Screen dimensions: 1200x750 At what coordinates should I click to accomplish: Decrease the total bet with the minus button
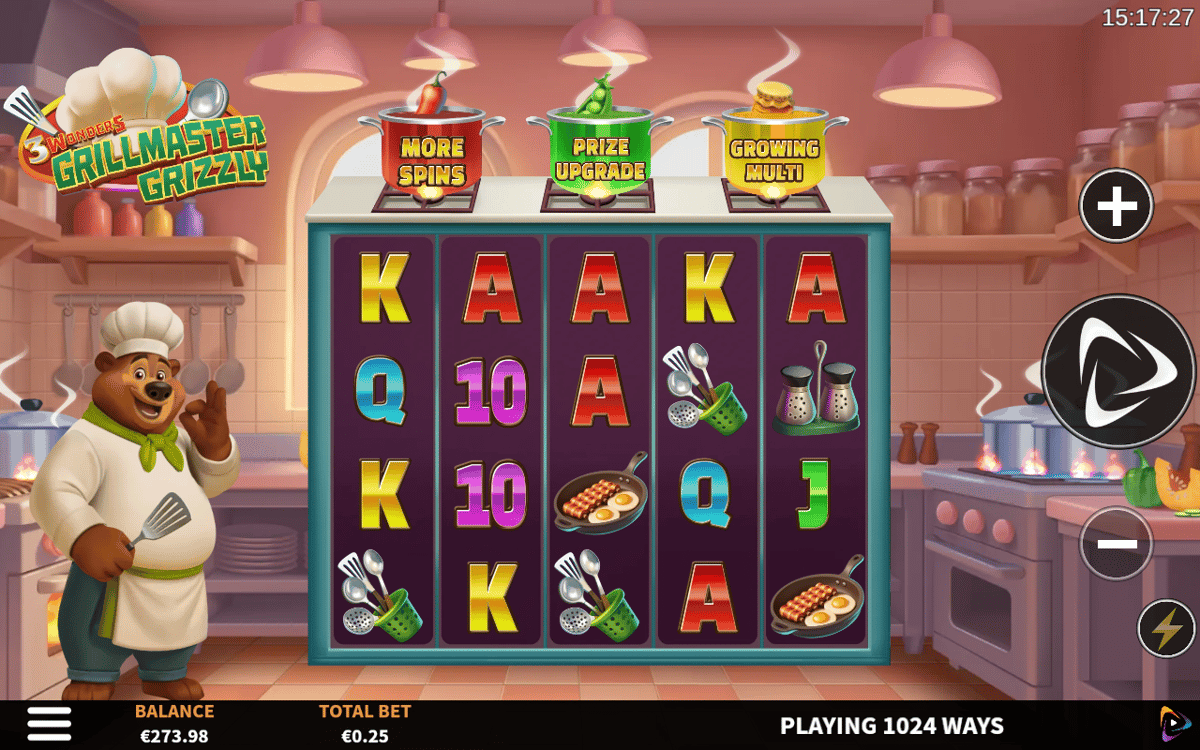[x=1116, y=544]
